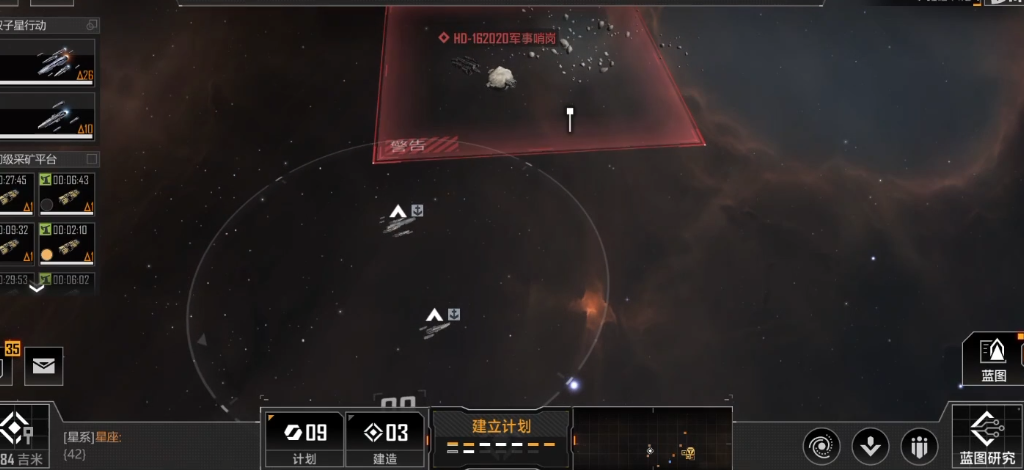Click the window icon beside fleet header
The width and height of the screenshot is (1024, 470).
[92, 25]
